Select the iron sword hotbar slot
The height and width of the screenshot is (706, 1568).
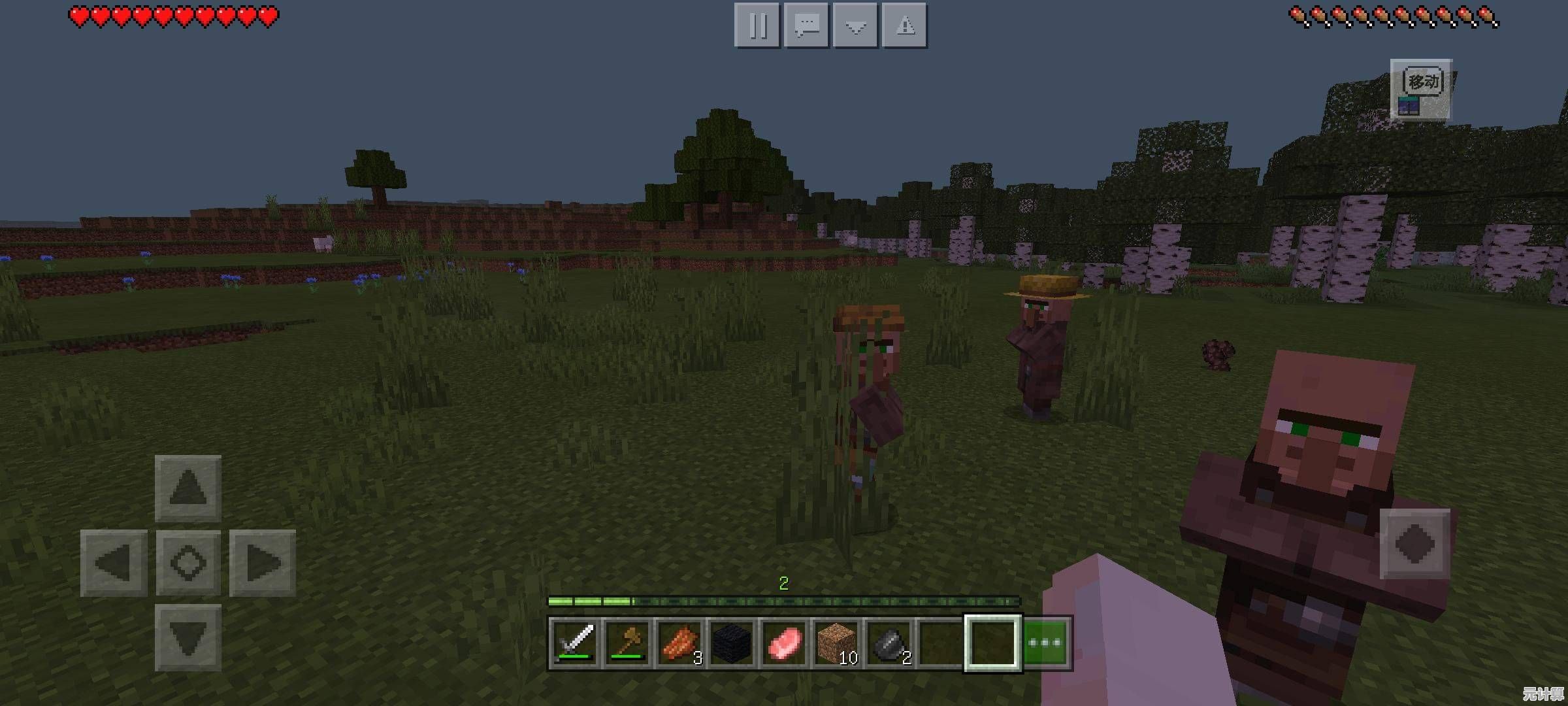(574, 643)
